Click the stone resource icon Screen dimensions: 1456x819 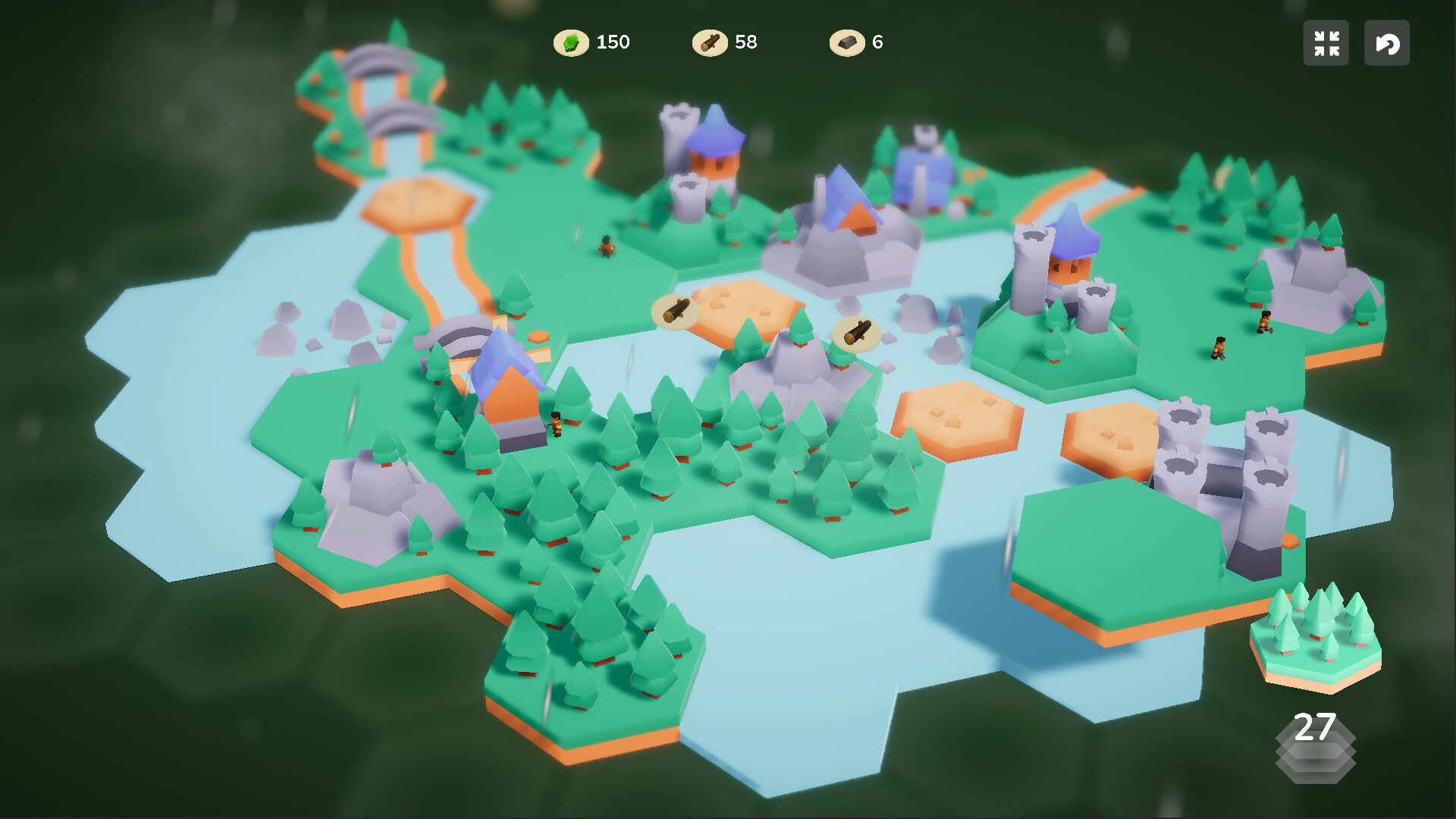(848, 42)
